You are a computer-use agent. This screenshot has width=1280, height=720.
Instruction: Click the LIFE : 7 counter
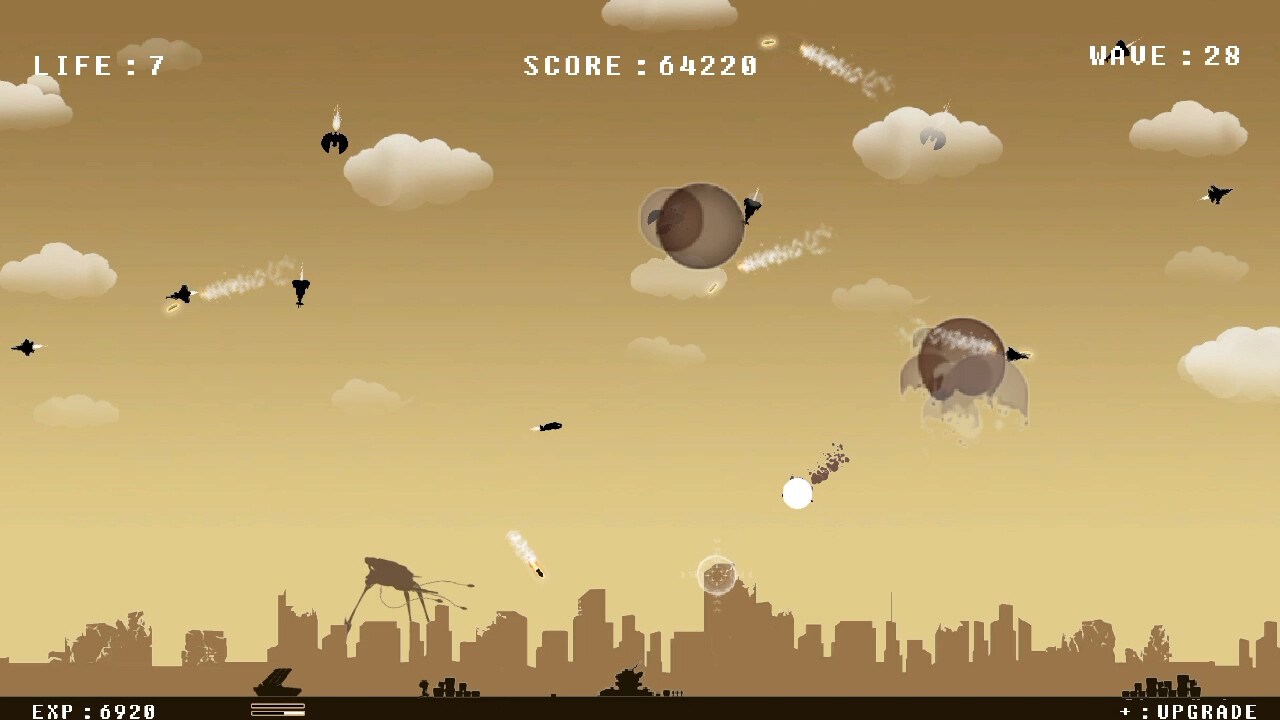coord(100,64)
